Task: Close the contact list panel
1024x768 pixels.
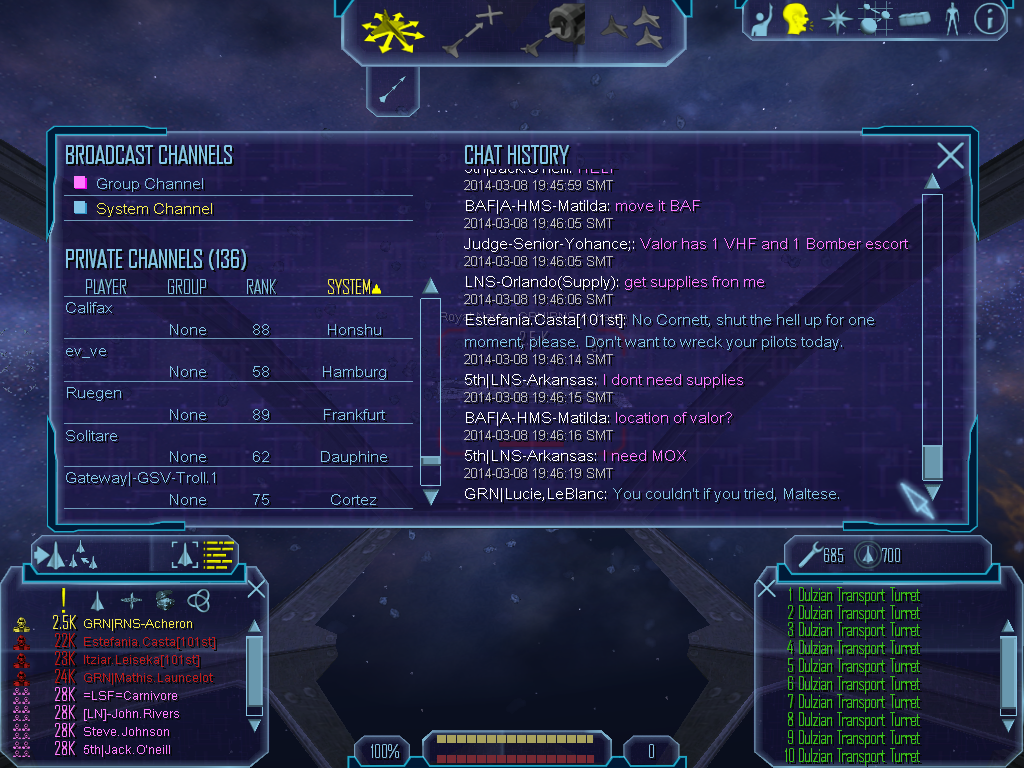Action: pos(256,588)
